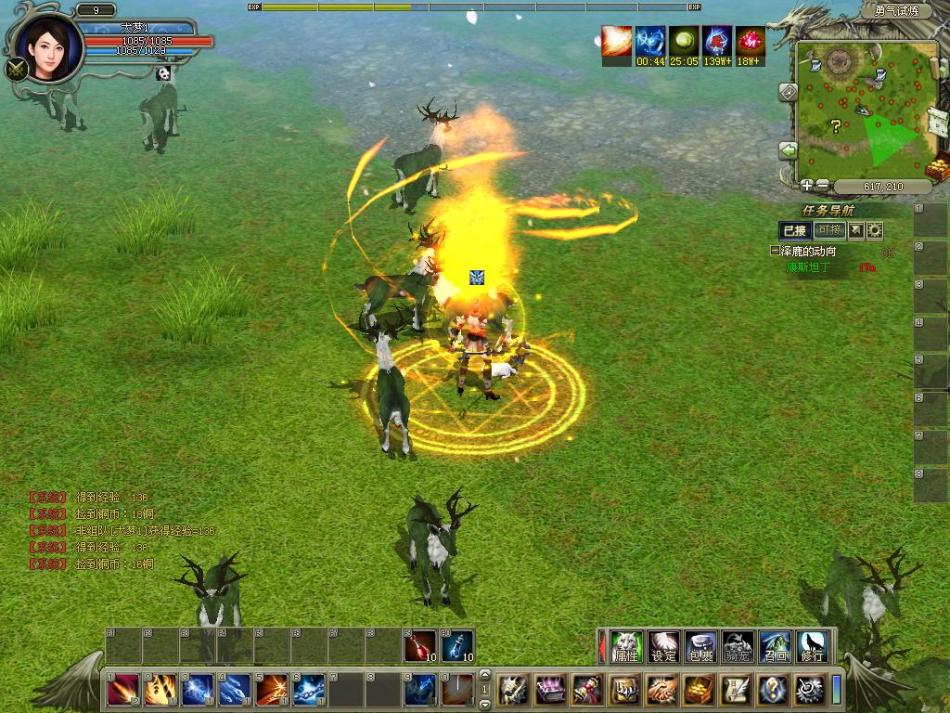
Task: Open quest tracker gear settings
Action: click(875, 230)
